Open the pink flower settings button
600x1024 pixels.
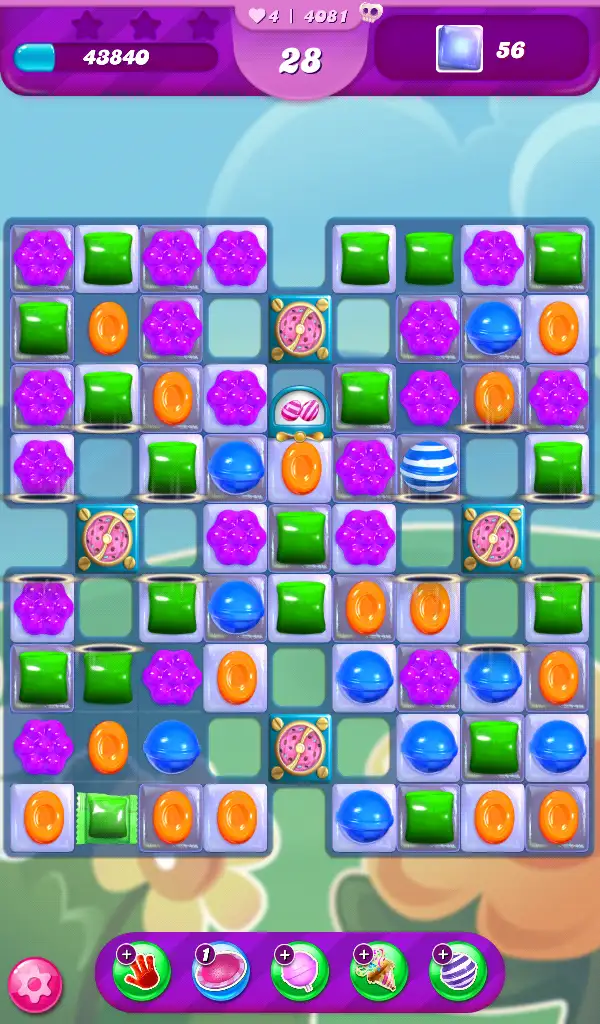(35, 985)
